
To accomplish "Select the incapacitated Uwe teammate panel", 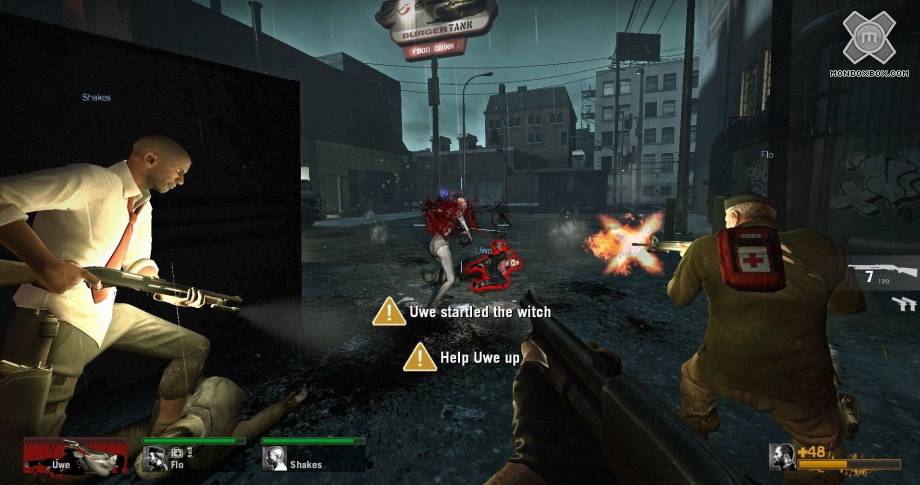I will pos(75,456).
